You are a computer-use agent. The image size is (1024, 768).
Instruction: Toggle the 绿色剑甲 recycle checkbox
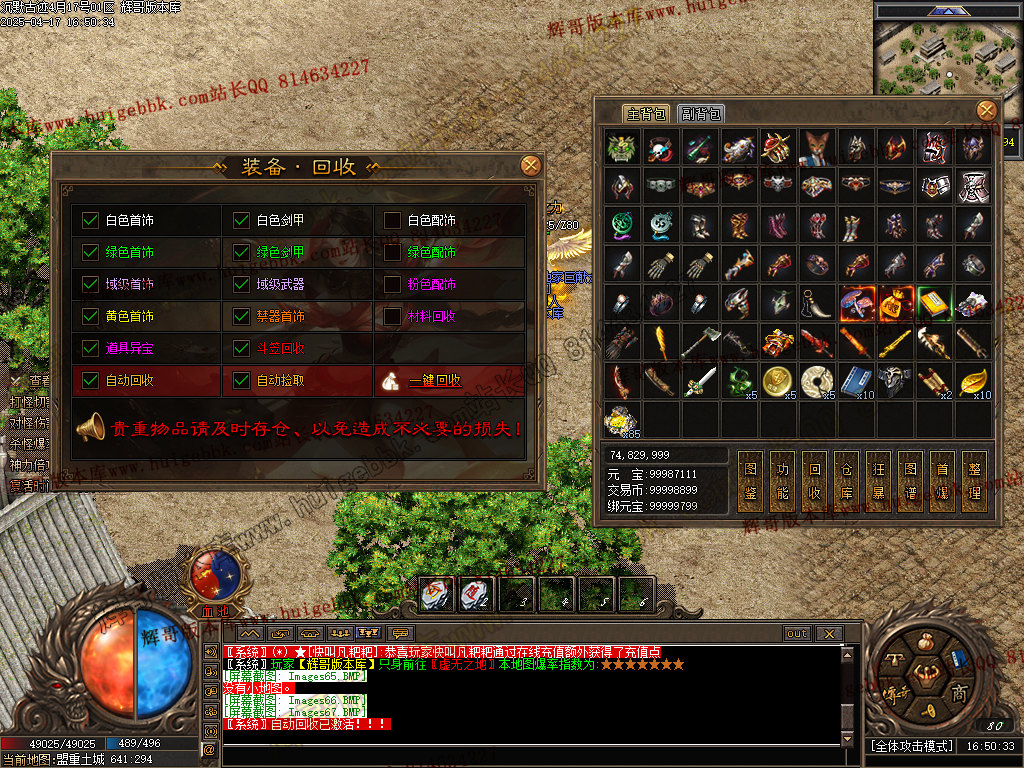point(242,252)
